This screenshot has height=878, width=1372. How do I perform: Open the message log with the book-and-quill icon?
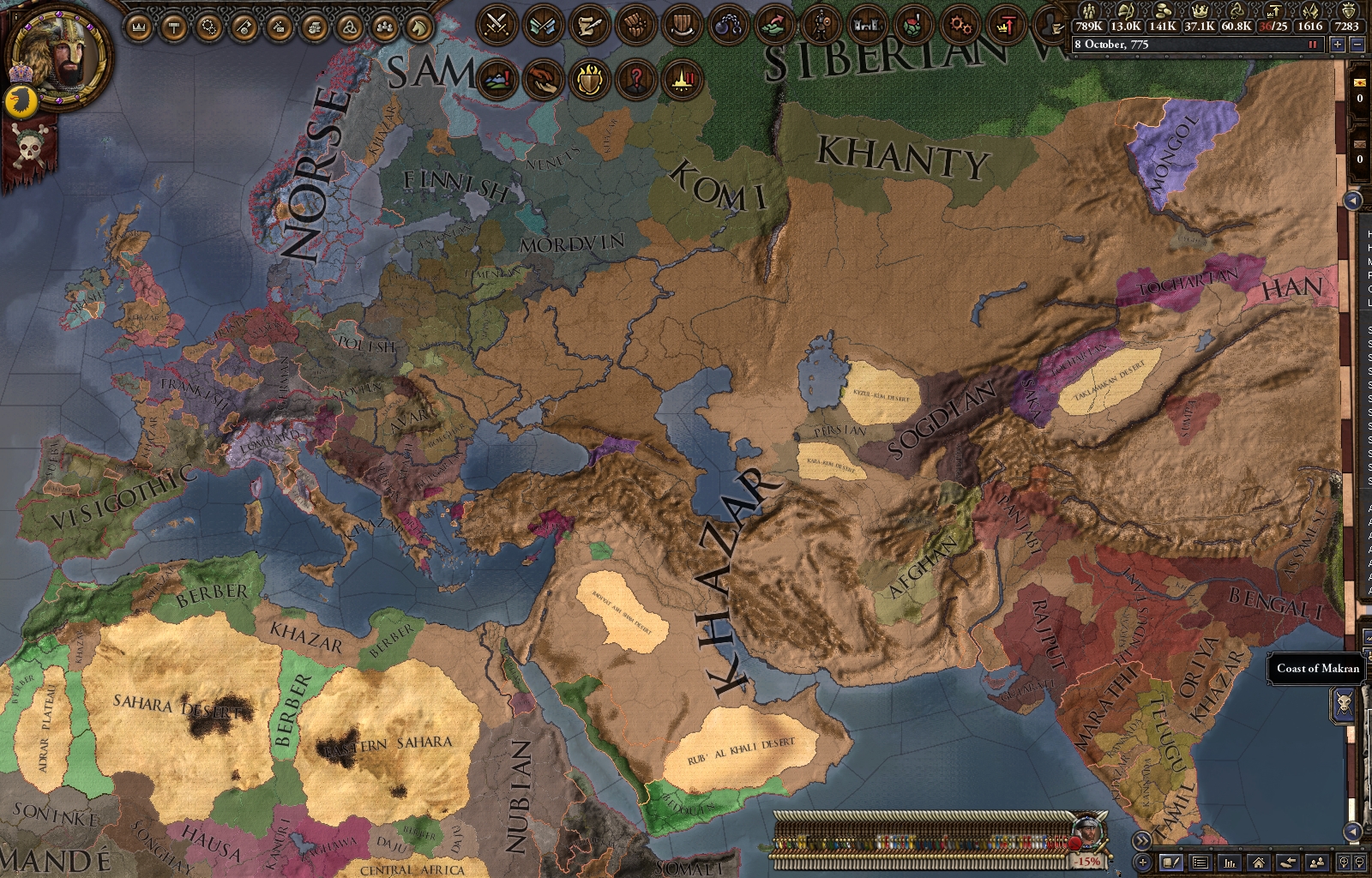click(1171, 862)
